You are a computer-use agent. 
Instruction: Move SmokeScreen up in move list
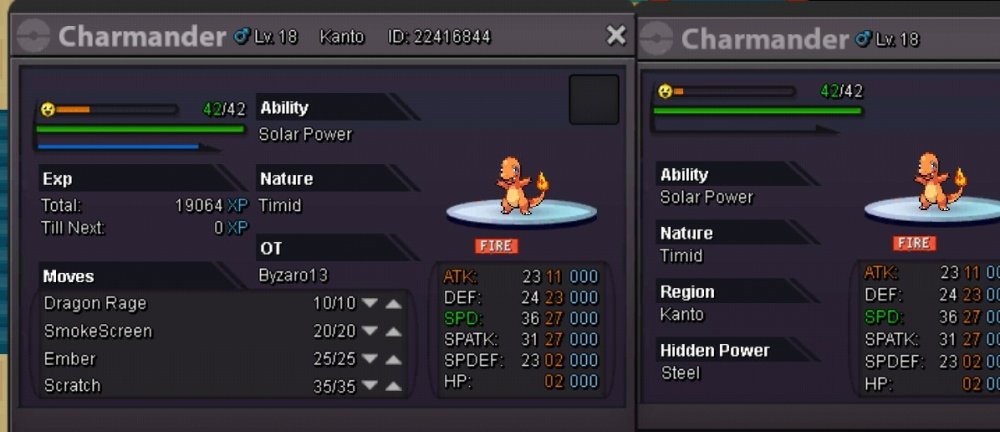pyautogui.click(x=394, y=331)
